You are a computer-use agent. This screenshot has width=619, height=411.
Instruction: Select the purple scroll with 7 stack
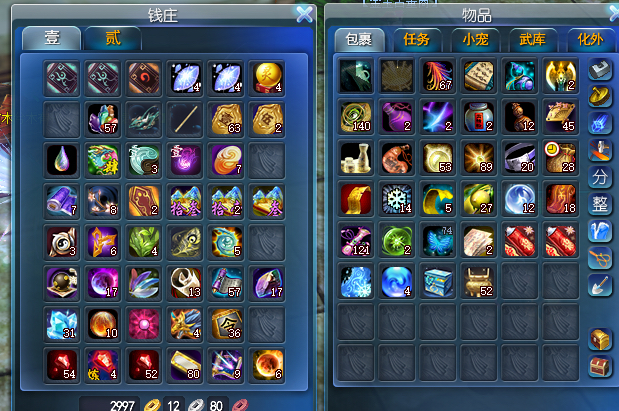click(x=61, y=200)
